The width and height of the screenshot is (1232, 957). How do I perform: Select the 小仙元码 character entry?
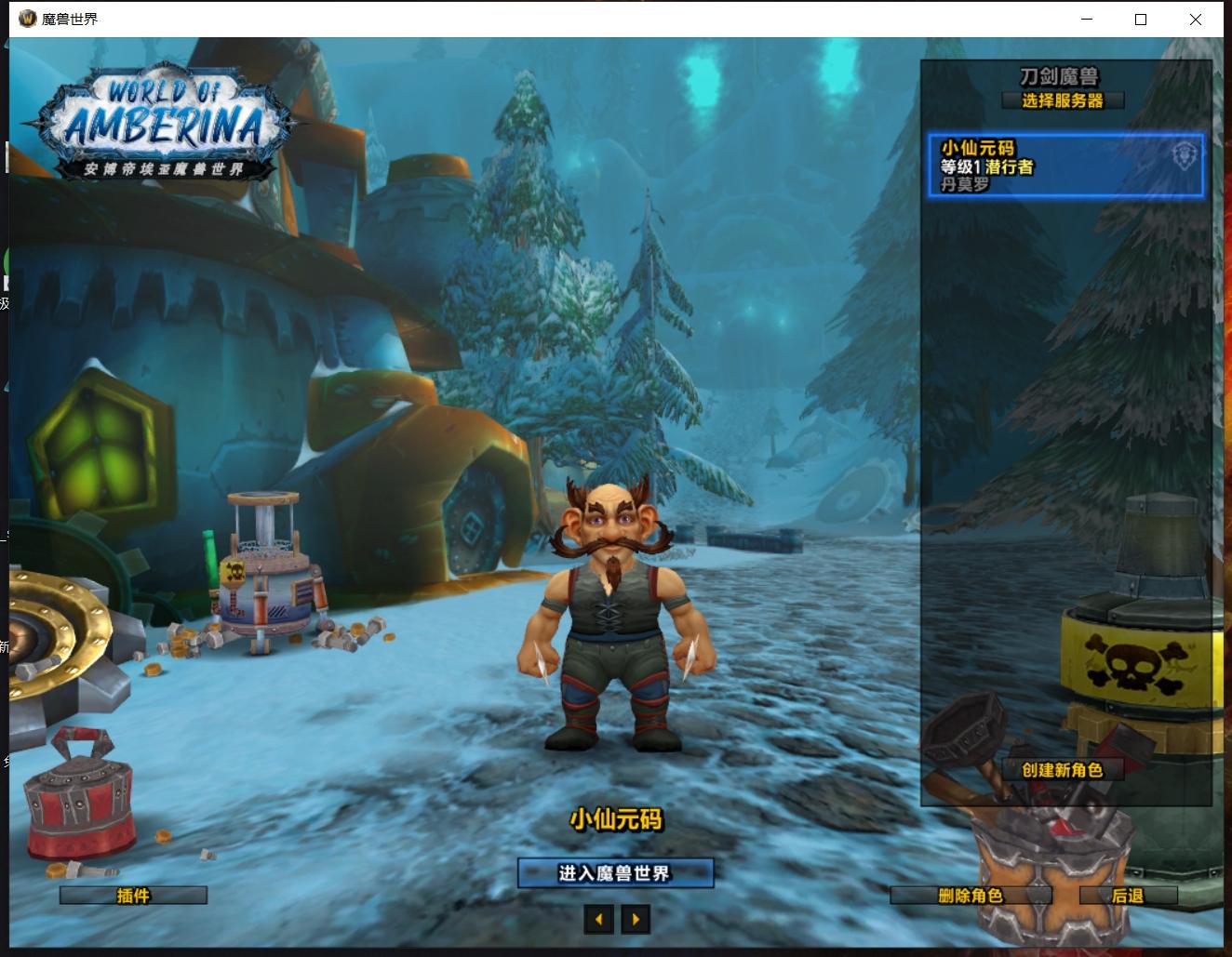(x=1065, y=166)
